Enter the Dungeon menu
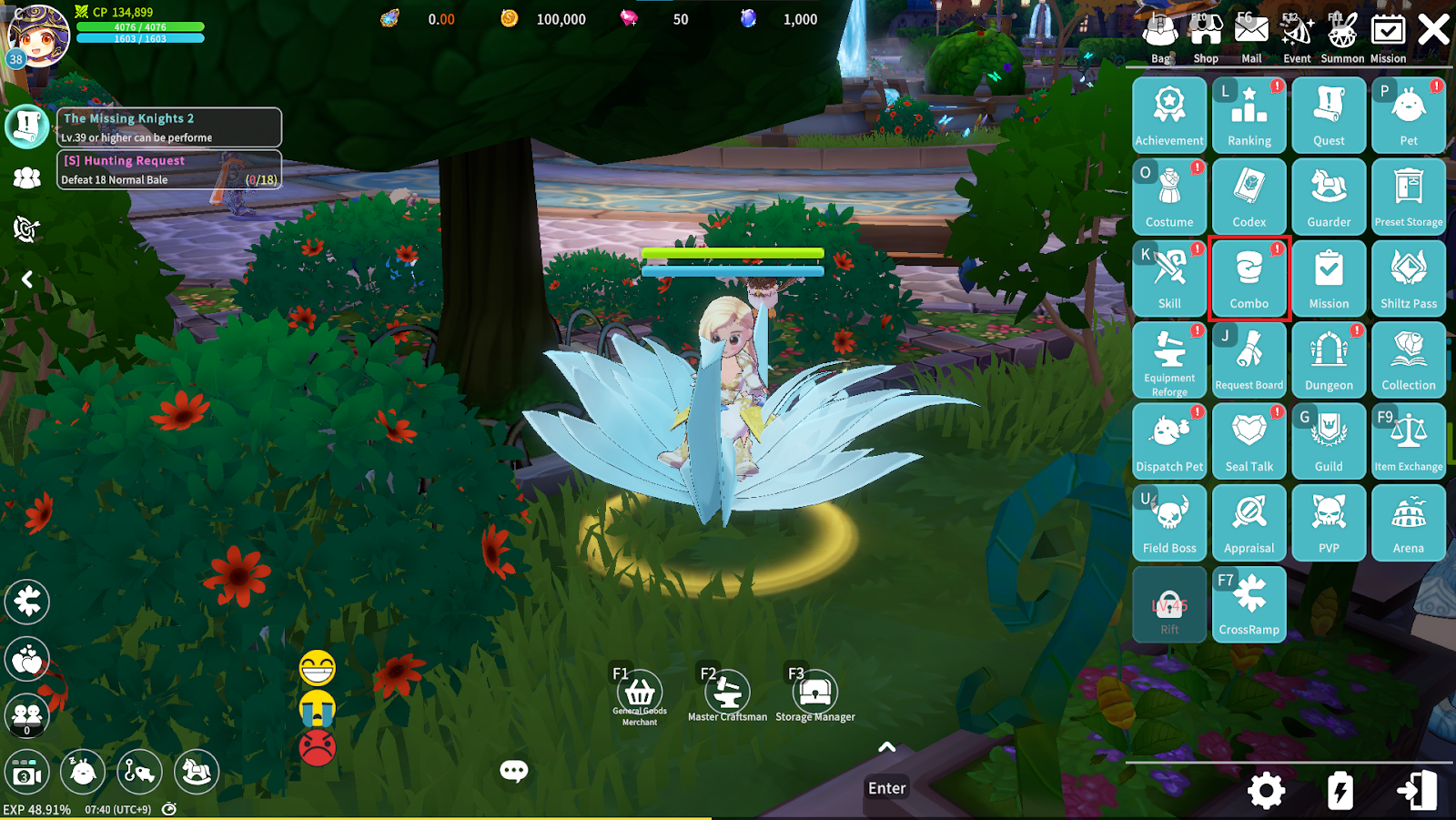 [x=1329, y=359]
